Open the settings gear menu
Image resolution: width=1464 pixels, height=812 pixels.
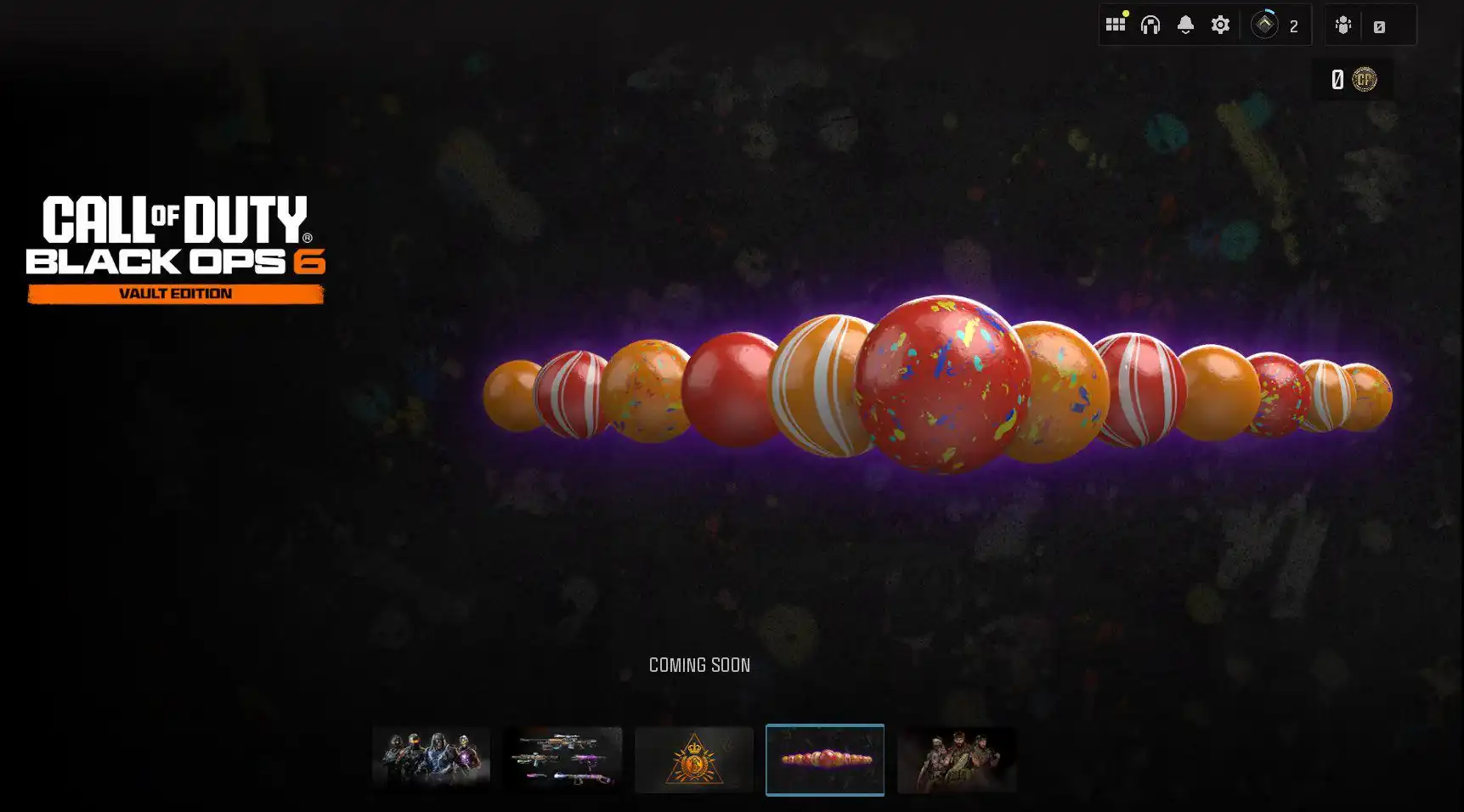pos(1219,24)
